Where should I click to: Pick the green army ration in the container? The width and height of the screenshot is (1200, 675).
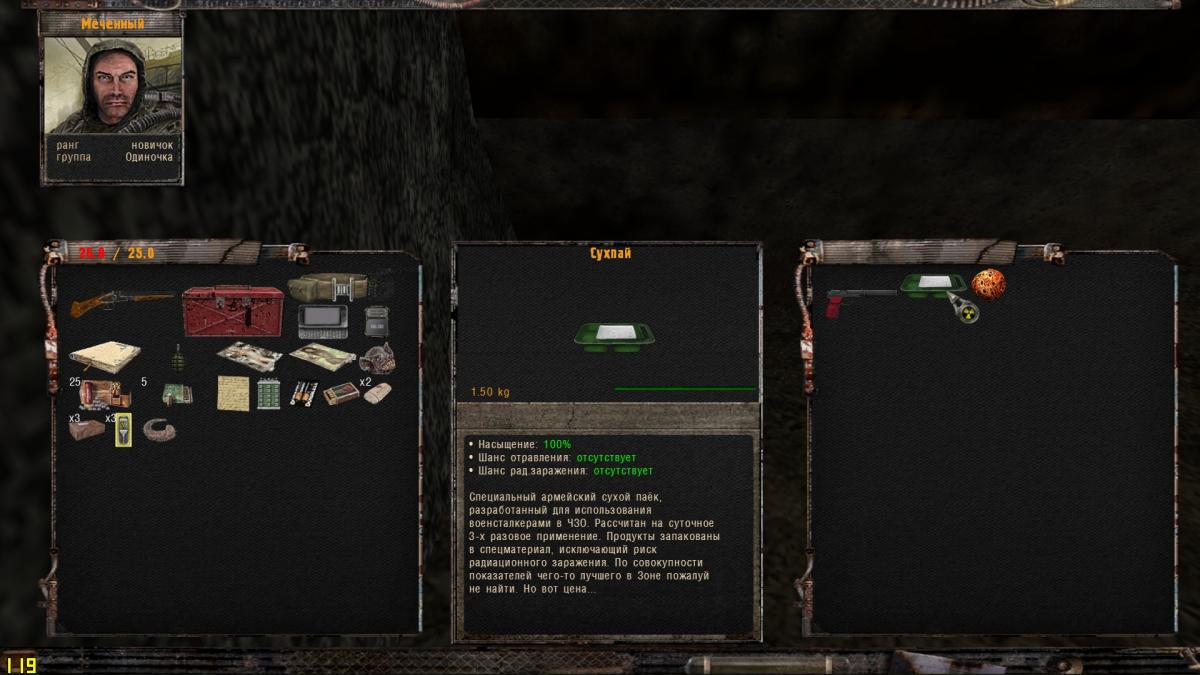[x=932, y=286]
